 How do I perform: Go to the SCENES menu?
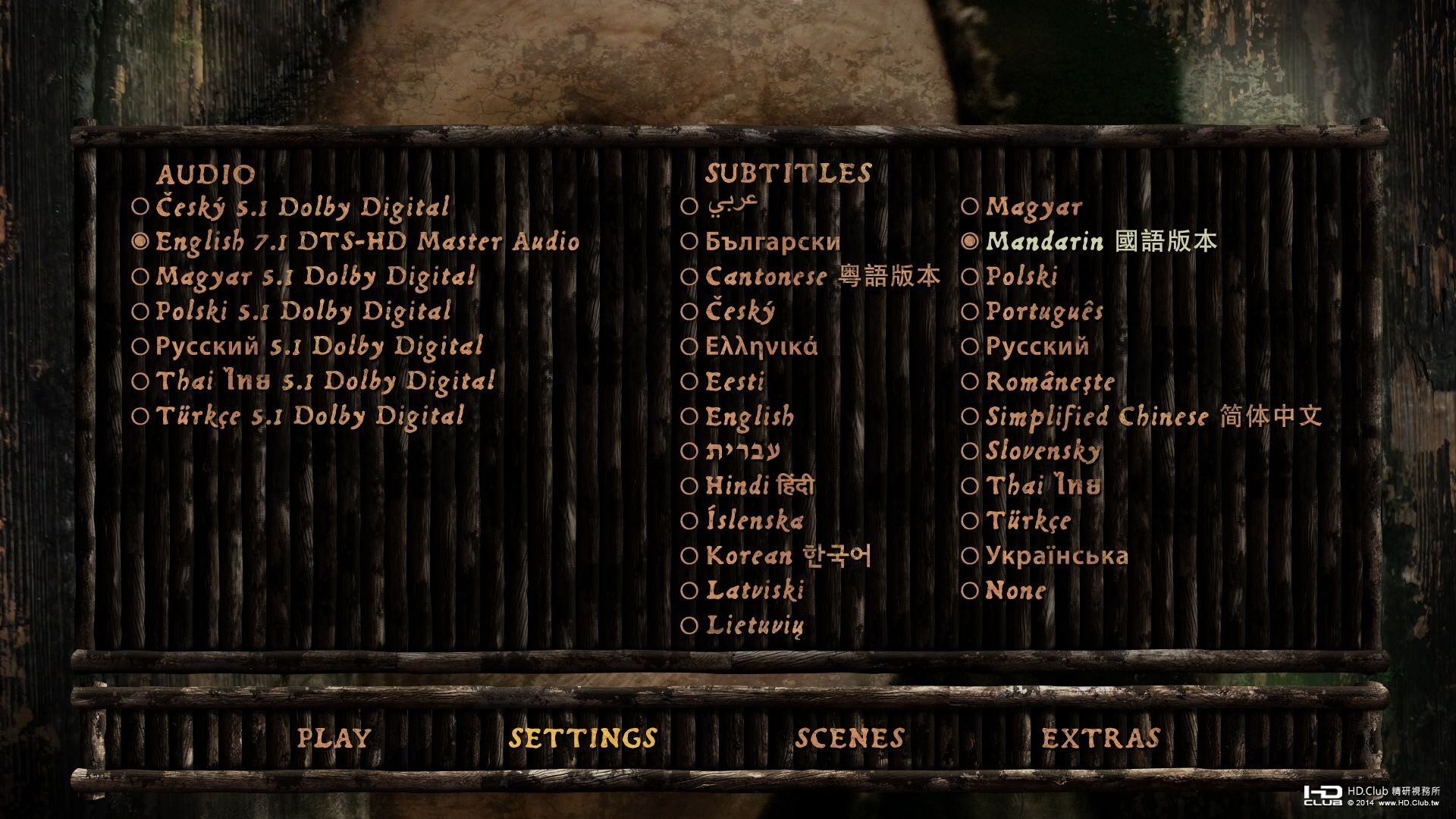click(849, 736)
